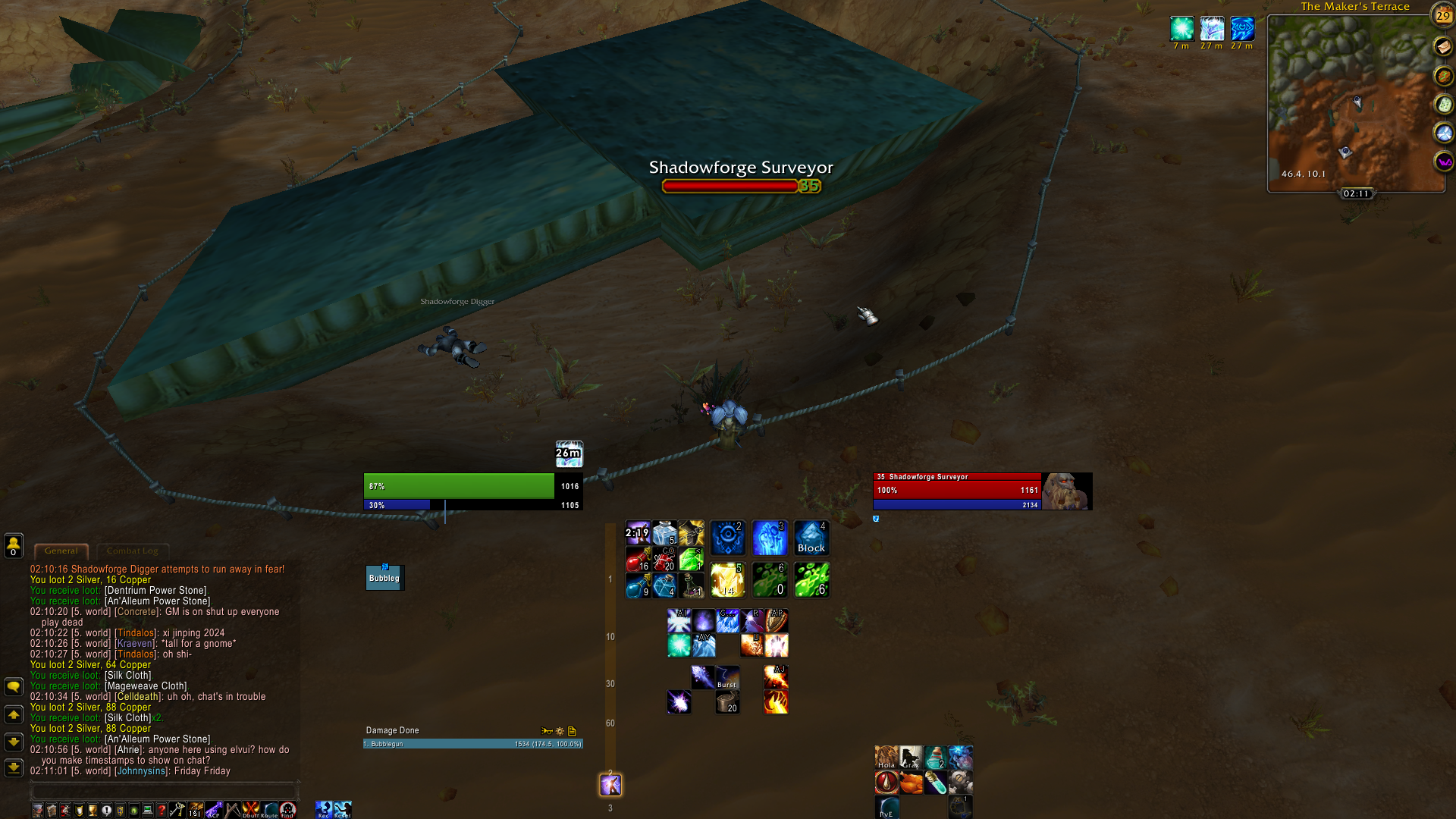Image resolution: width=1456 pixels, height=819 pixels.
Task: Click Bubblegun's bar in the damage meter
Action: click(470, 744)
